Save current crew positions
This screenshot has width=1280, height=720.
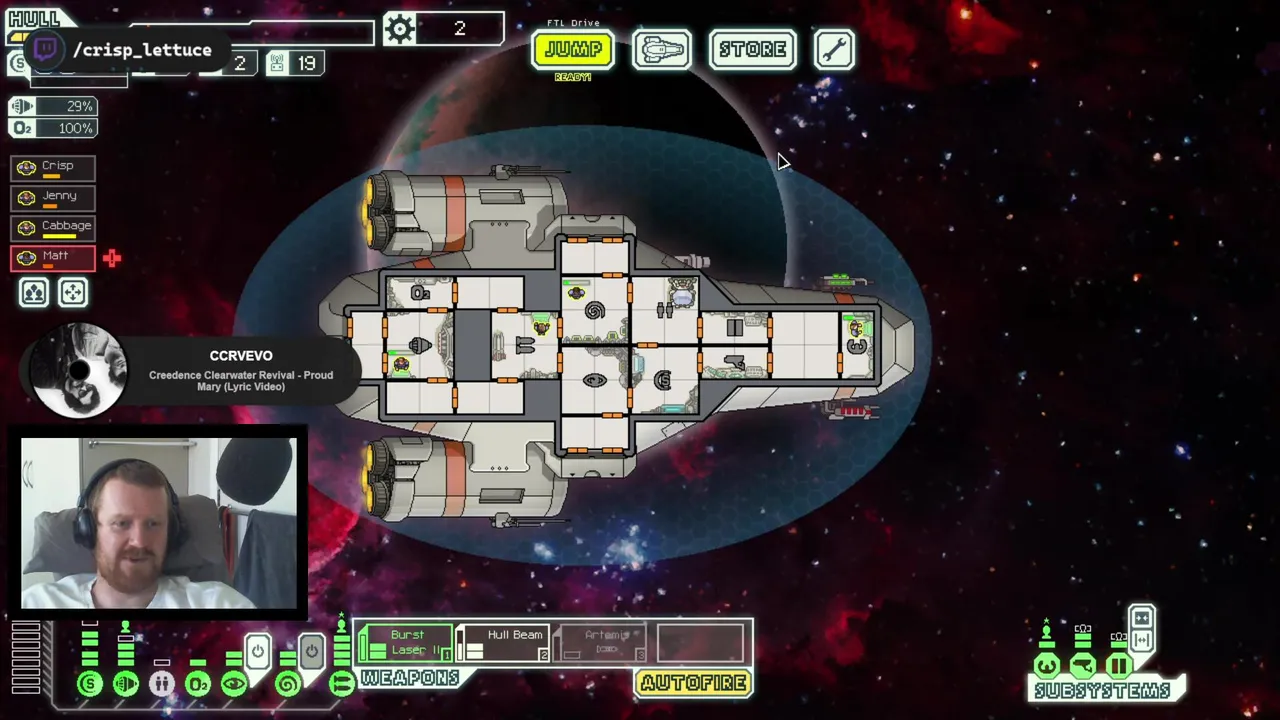click(x=34, y=292)
